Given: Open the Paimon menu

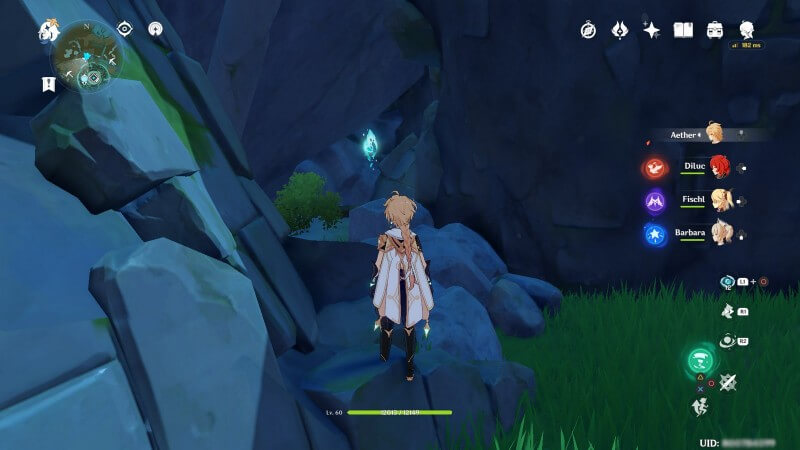Looking at the screenshot, I should (x=48, y=32).
